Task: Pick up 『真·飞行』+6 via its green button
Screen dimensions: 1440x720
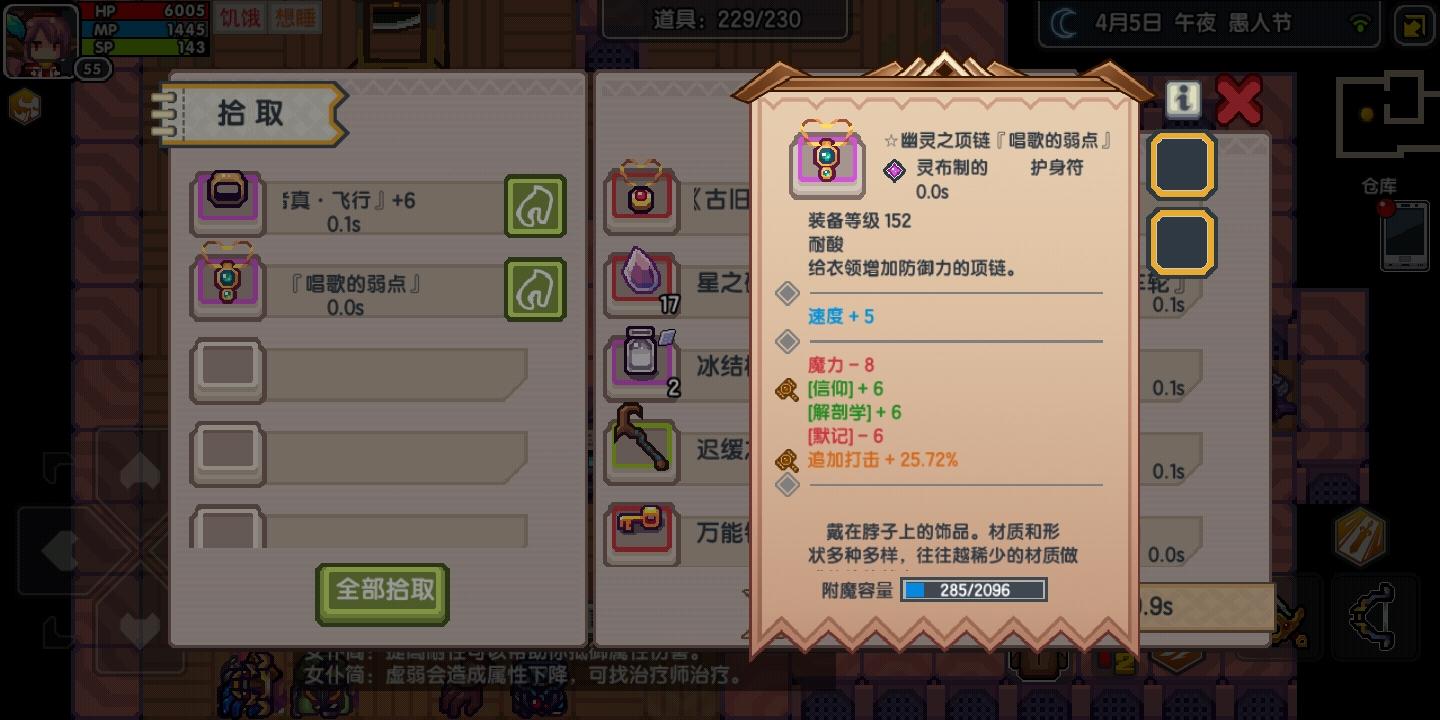Action: pos(535,207)
